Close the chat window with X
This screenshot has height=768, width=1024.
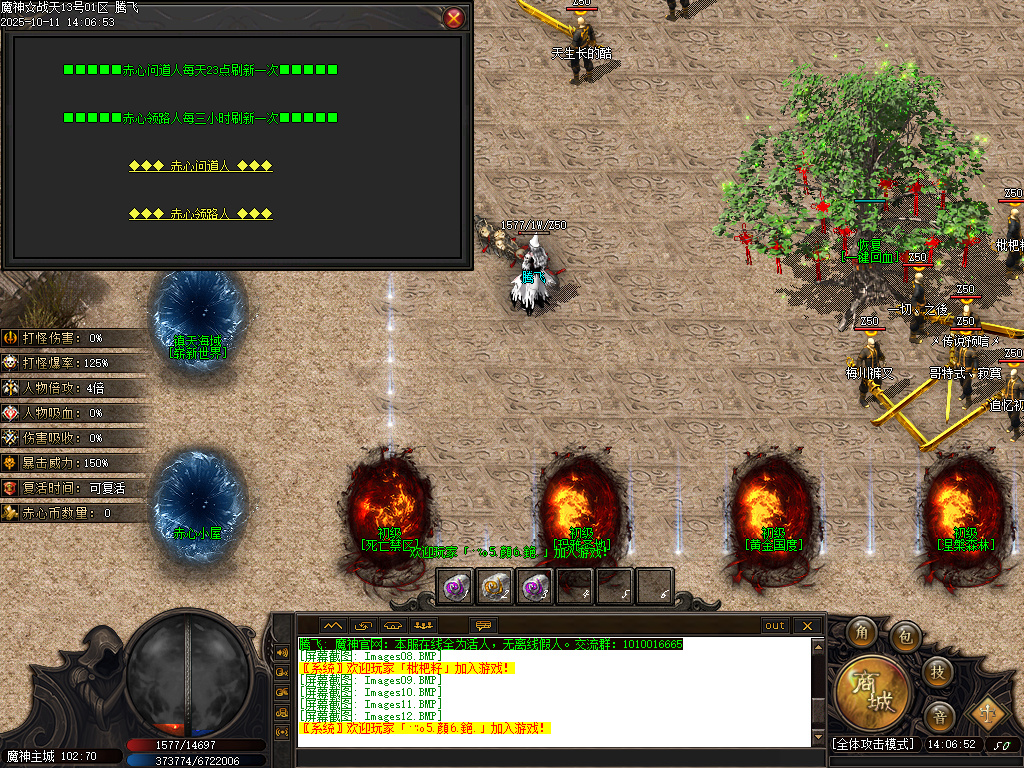pos(807,626)
